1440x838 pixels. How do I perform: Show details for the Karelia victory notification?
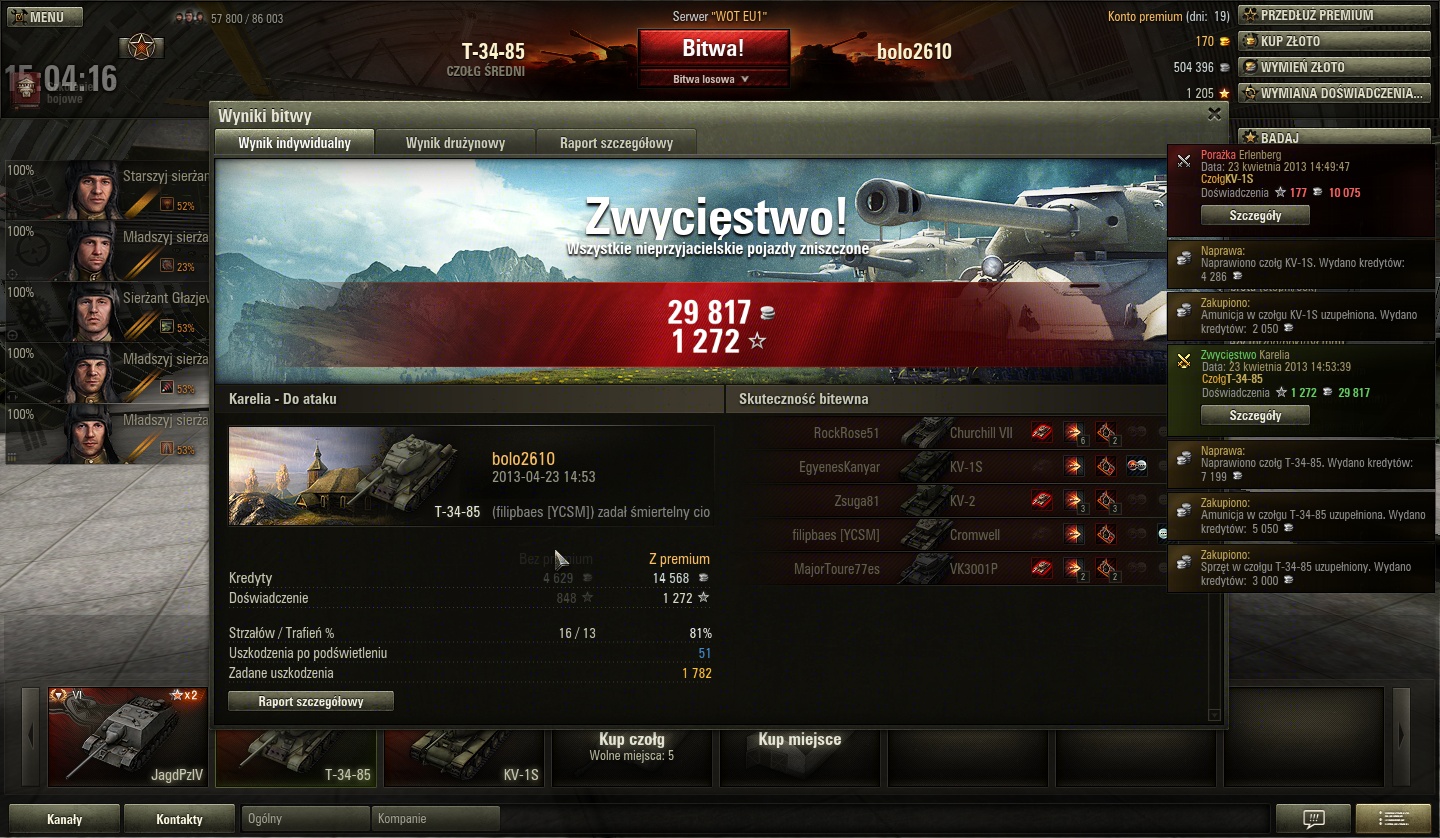tap(1255, 415)
